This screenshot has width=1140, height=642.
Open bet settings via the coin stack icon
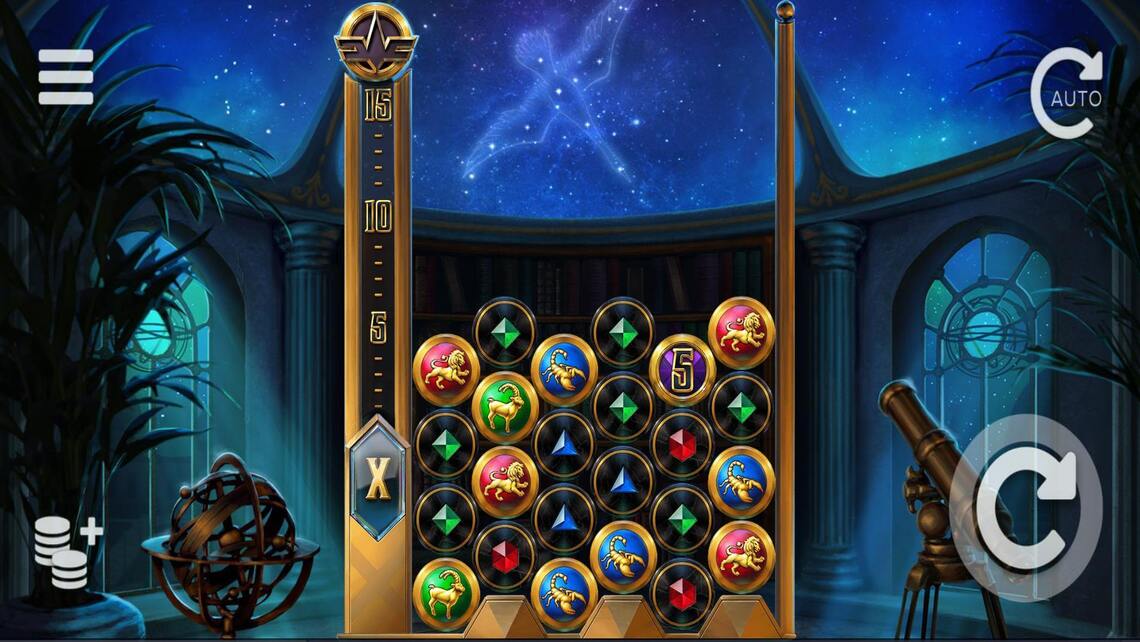(x=66, y=552)
